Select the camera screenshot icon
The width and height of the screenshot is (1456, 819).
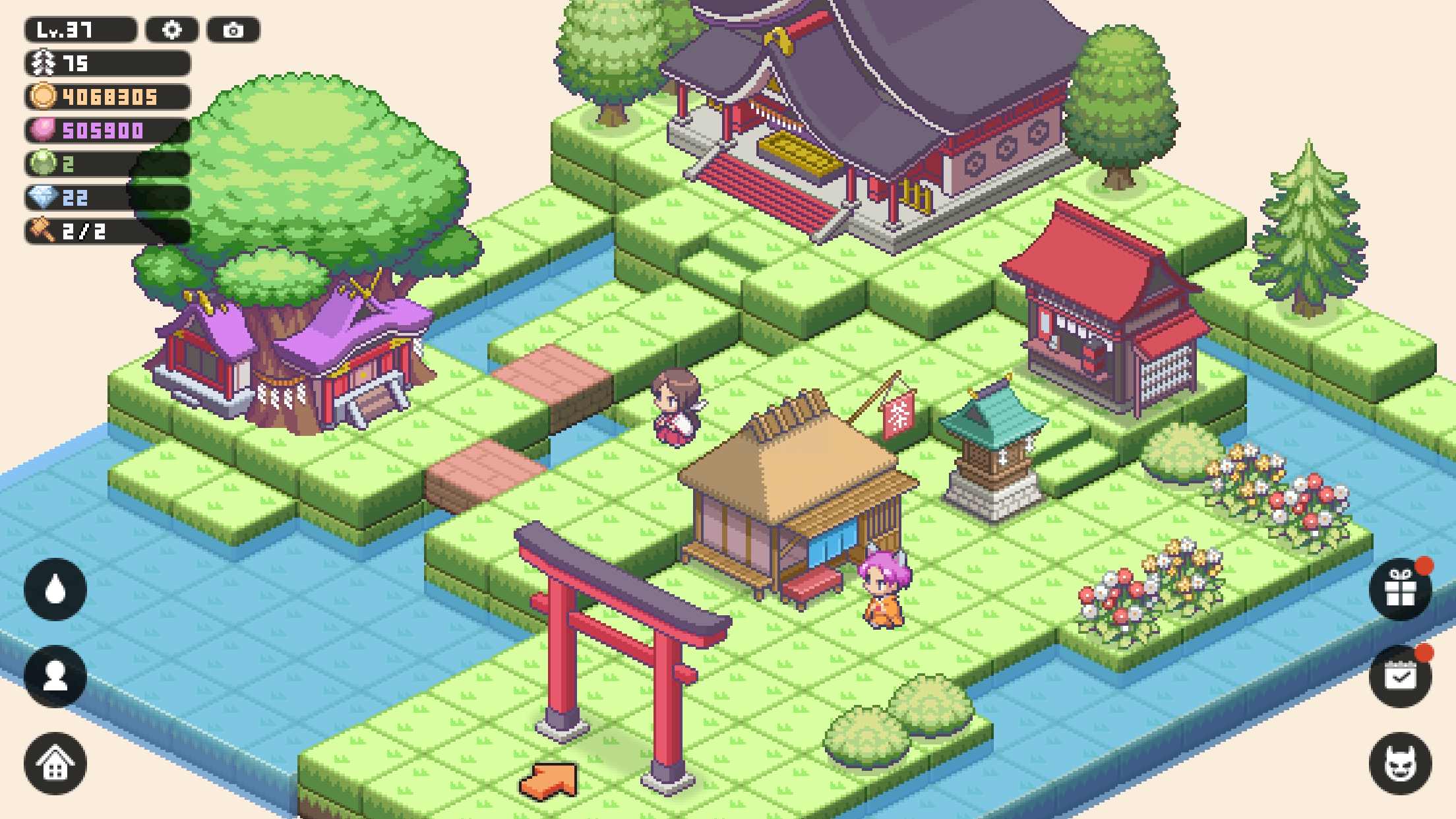(232, 30)
